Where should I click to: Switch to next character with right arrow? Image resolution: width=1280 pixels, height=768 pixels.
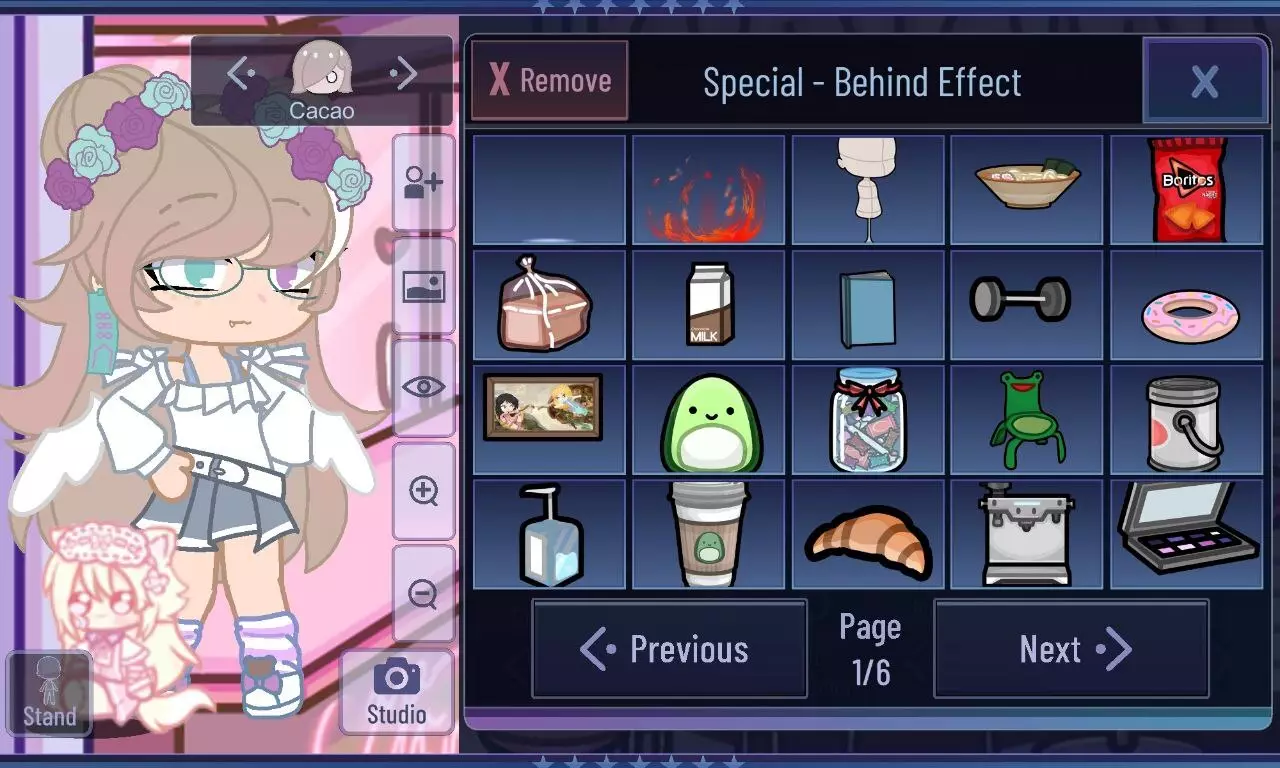point(404,72)
